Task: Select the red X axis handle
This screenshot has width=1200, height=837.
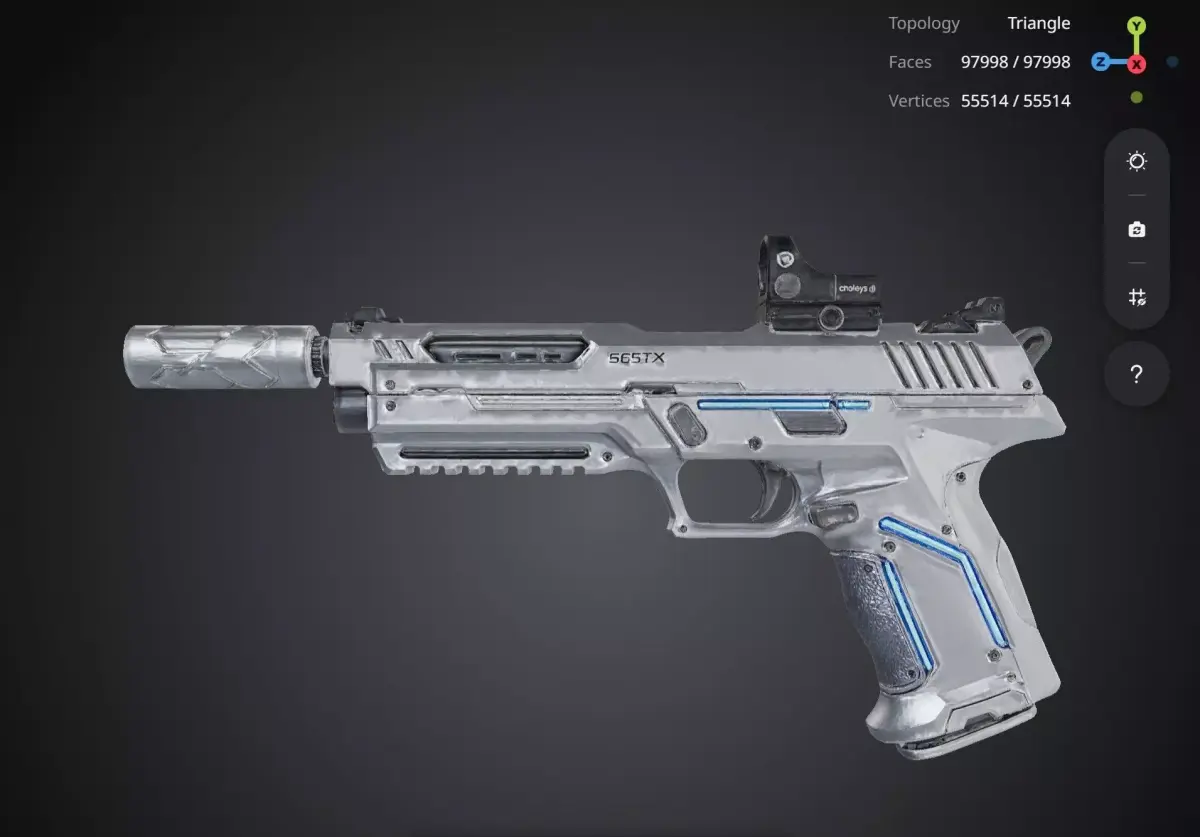Action: tap(1137, 64)
